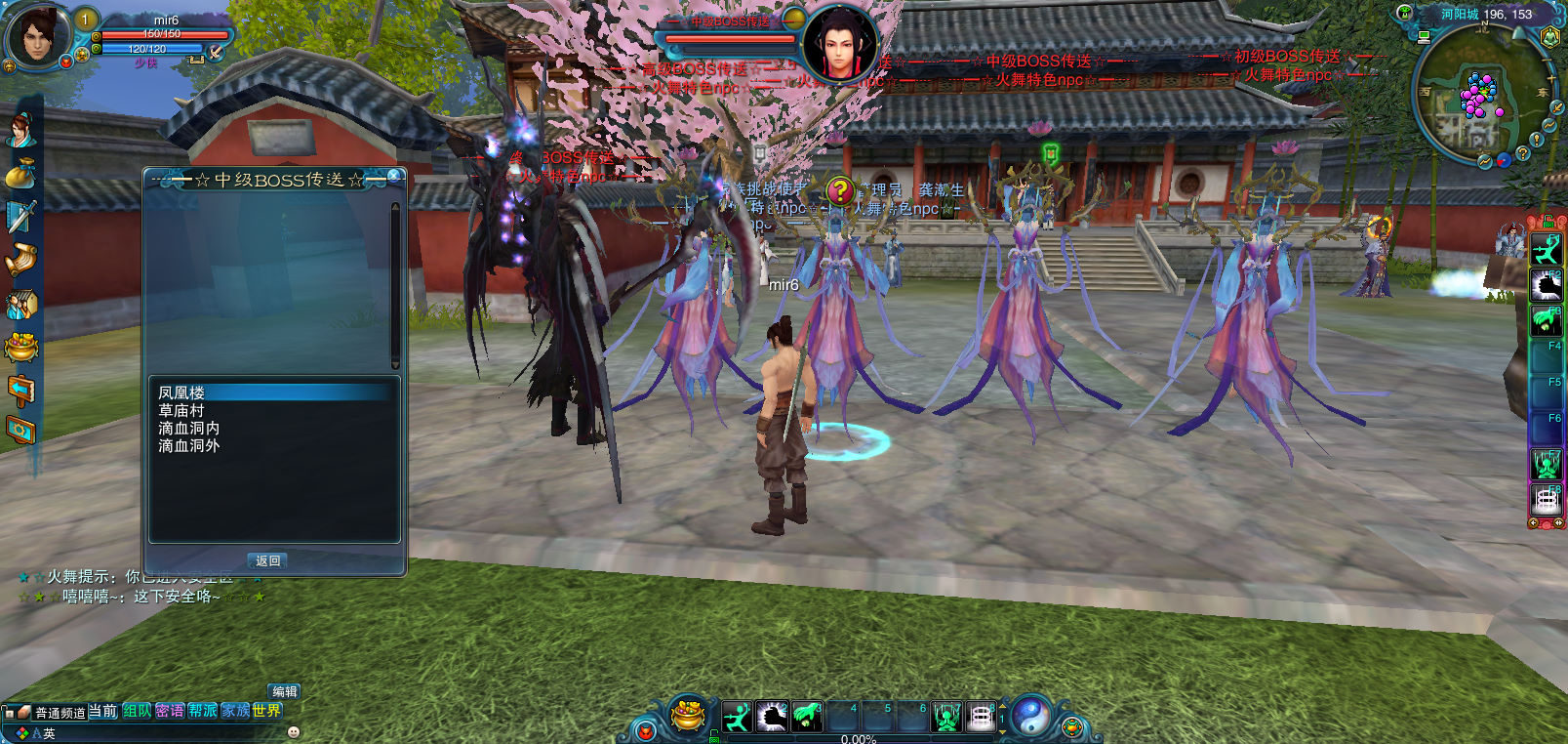
Task: Open the player portrait for mir6
Action: (x=37, y=35)
